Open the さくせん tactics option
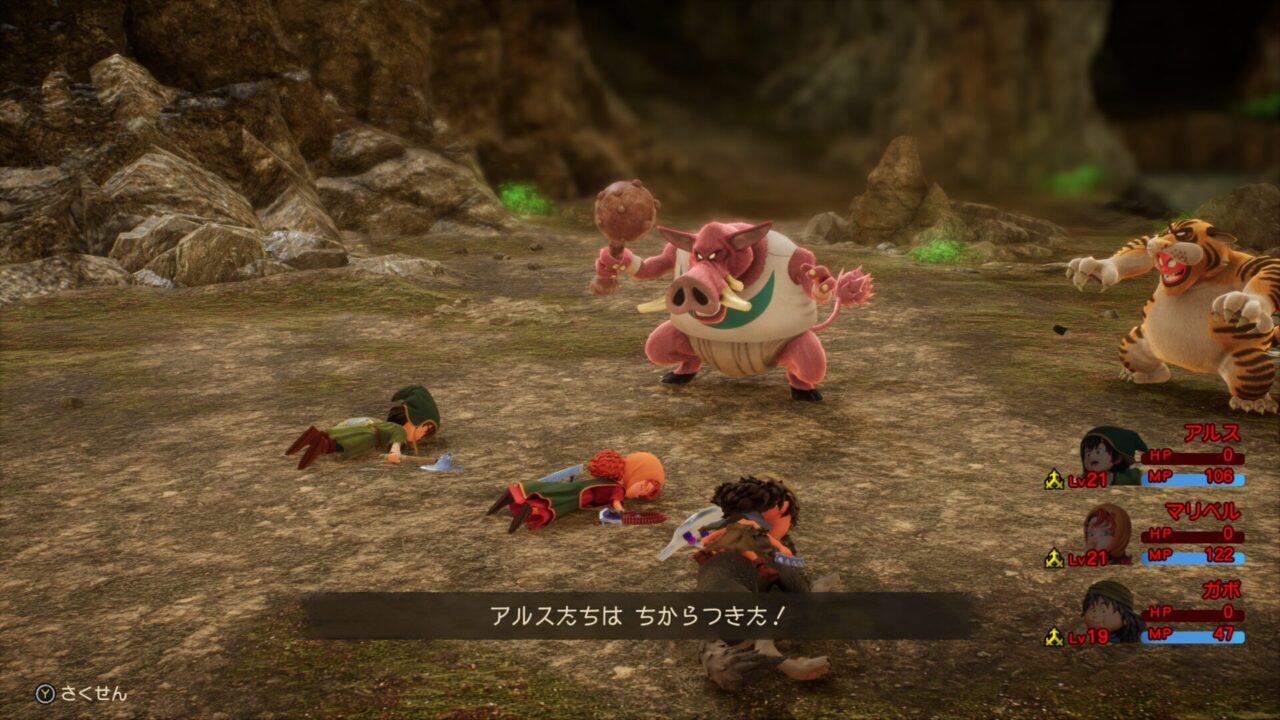Screen dimensions: 1280x720 (82, 693)
